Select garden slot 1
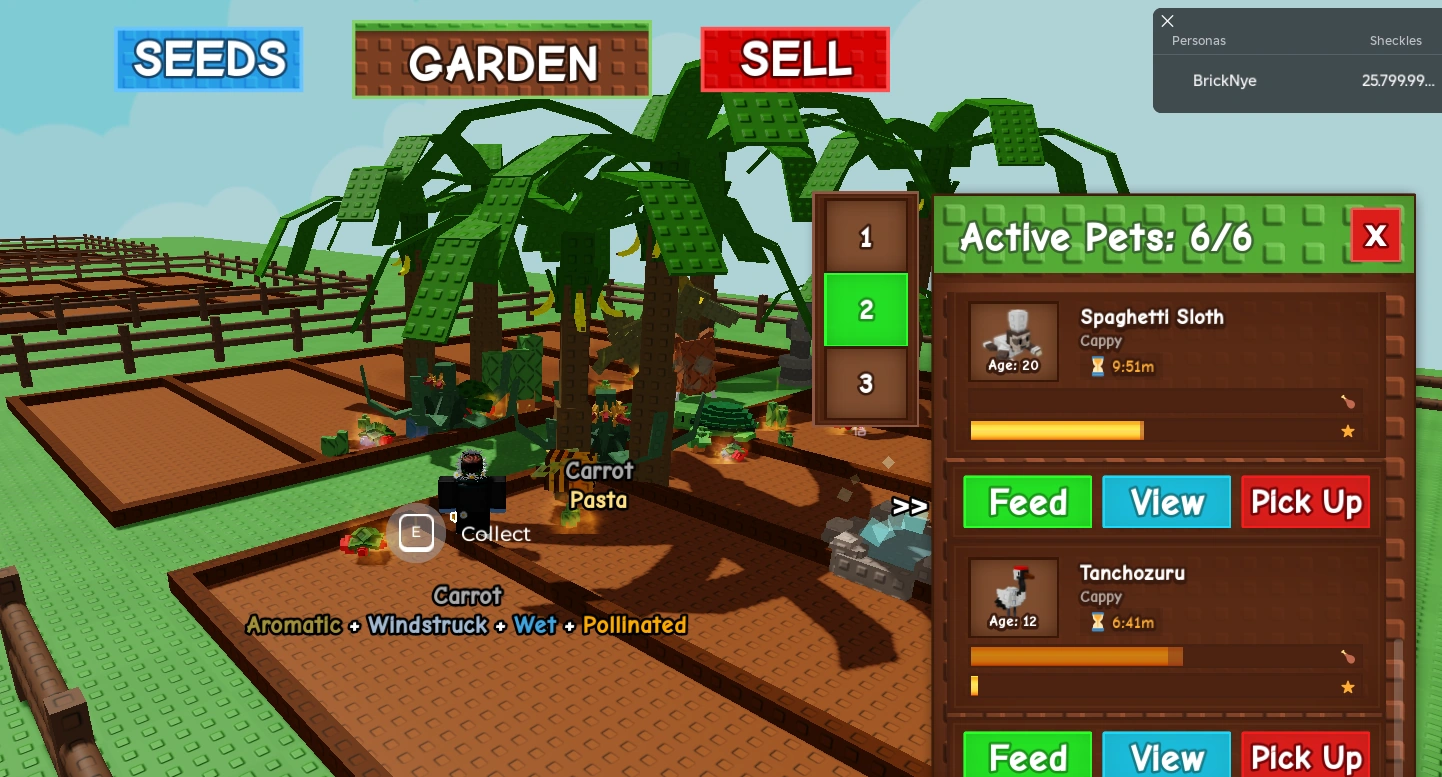This screenshot has width=1442, height=777. click(x=866, y=236)
